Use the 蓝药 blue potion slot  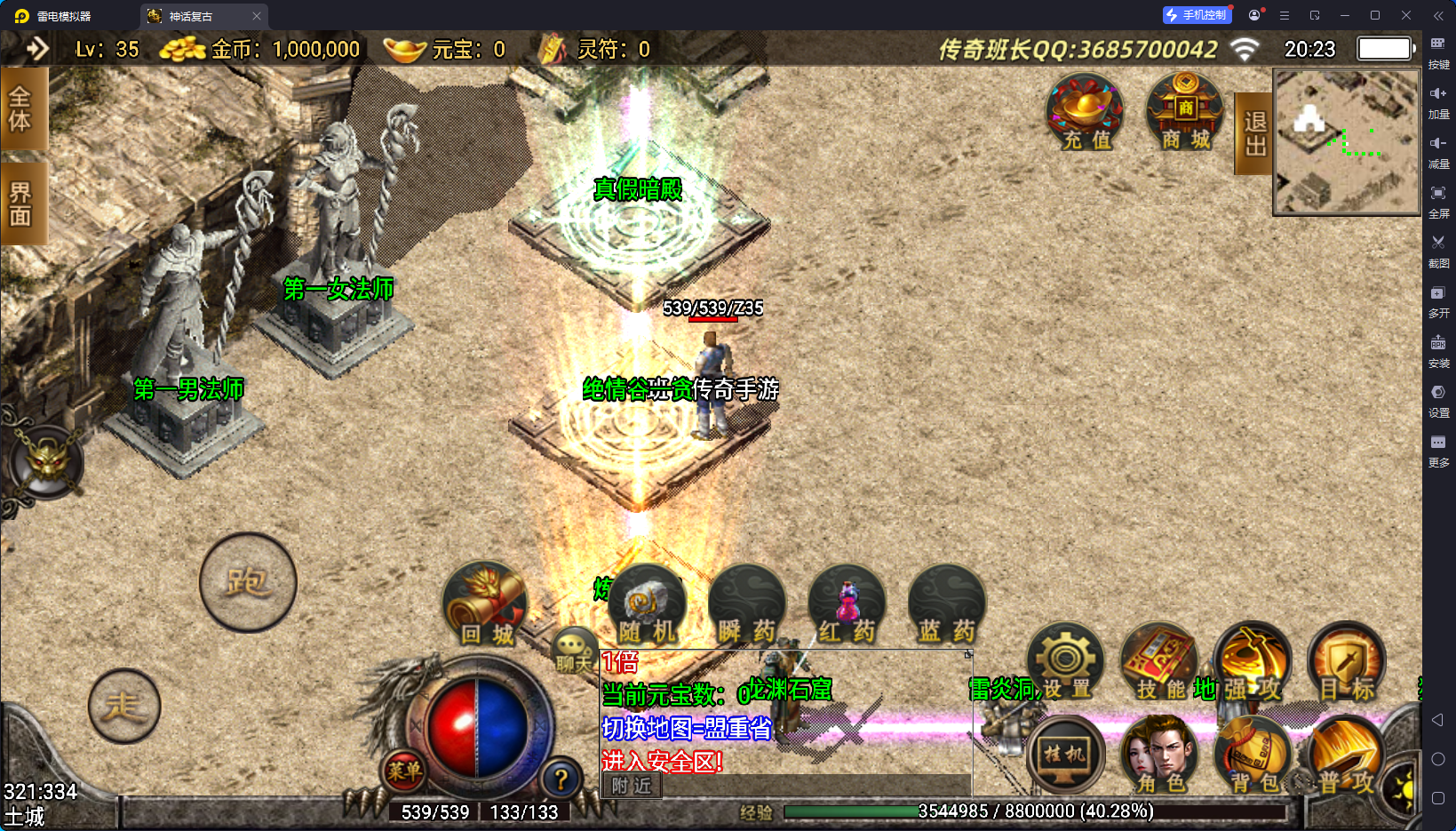click(x=947, y=606)
